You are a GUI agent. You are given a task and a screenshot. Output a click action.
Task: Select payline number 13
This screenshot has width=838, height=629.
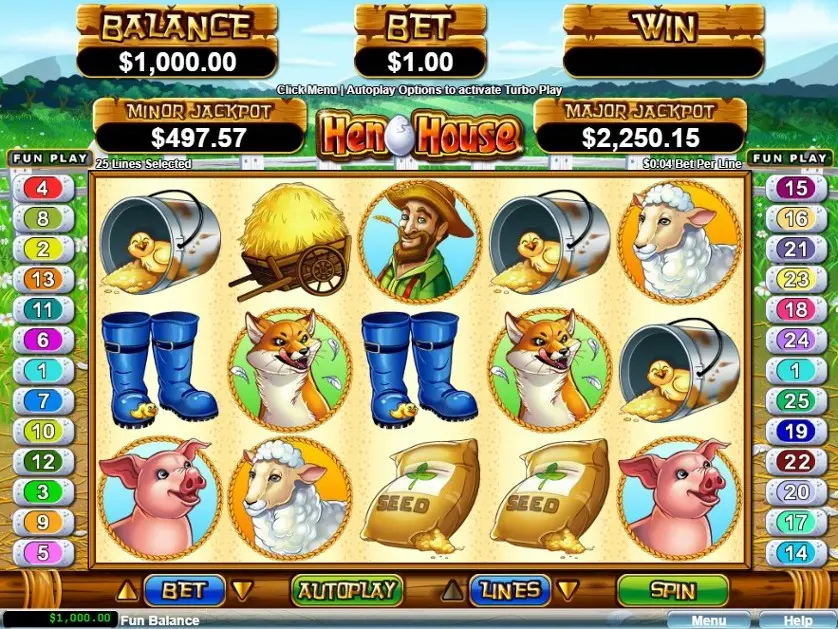click(42, 280)
